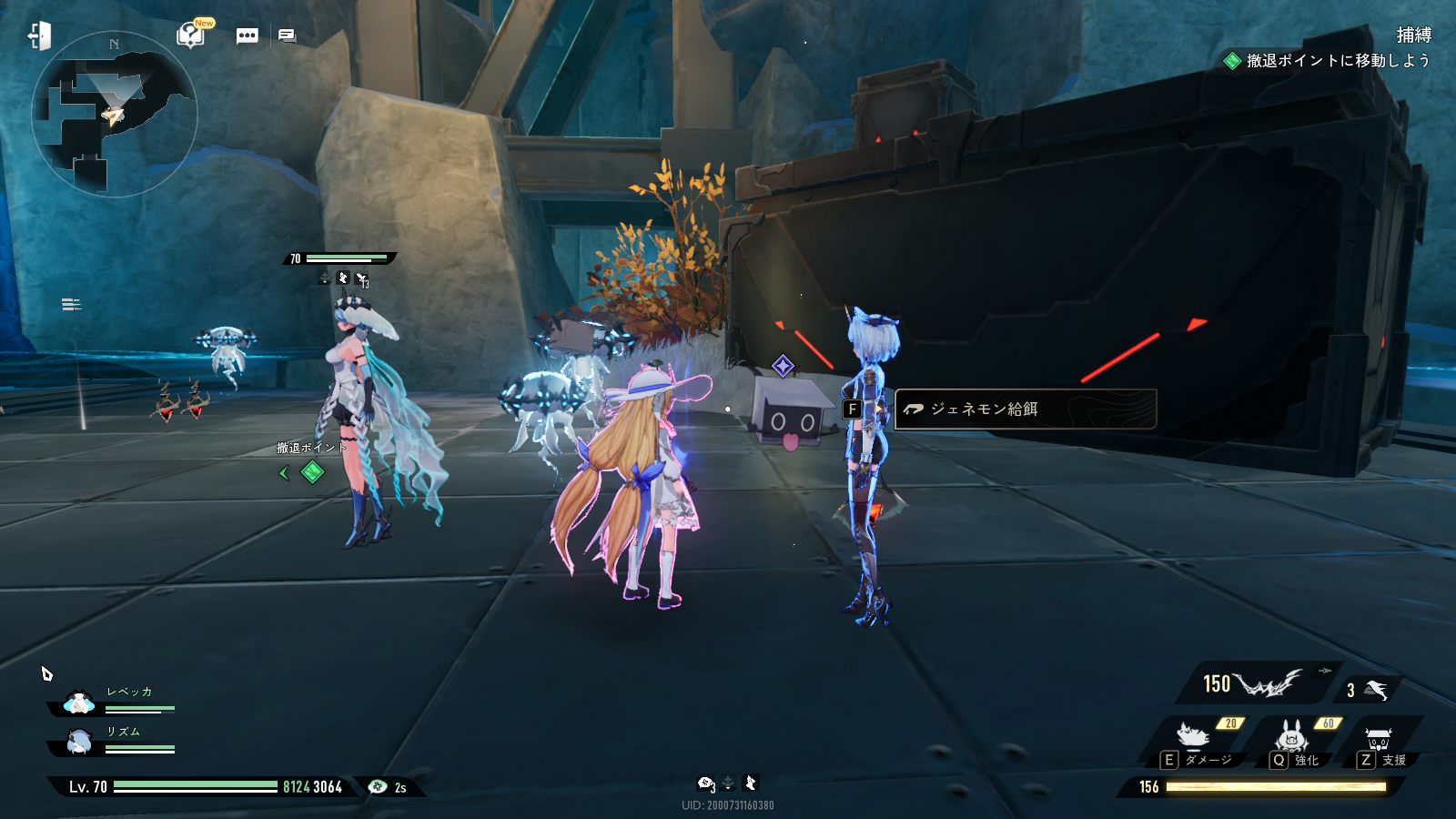1456x819 pixels.
Task: Click the exit door icon
Action: pos(39,36)
